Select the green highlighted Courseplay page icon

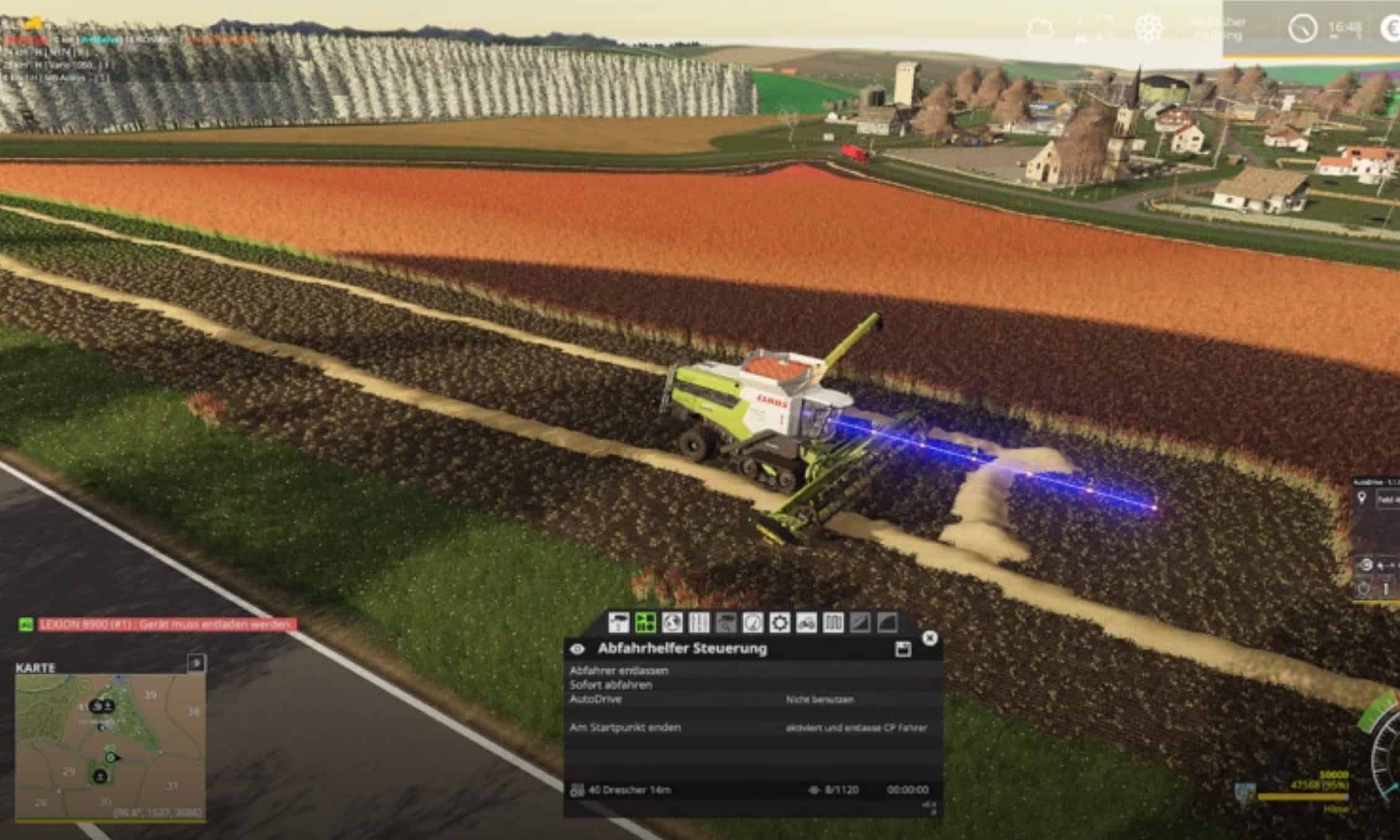click(646, 622)
